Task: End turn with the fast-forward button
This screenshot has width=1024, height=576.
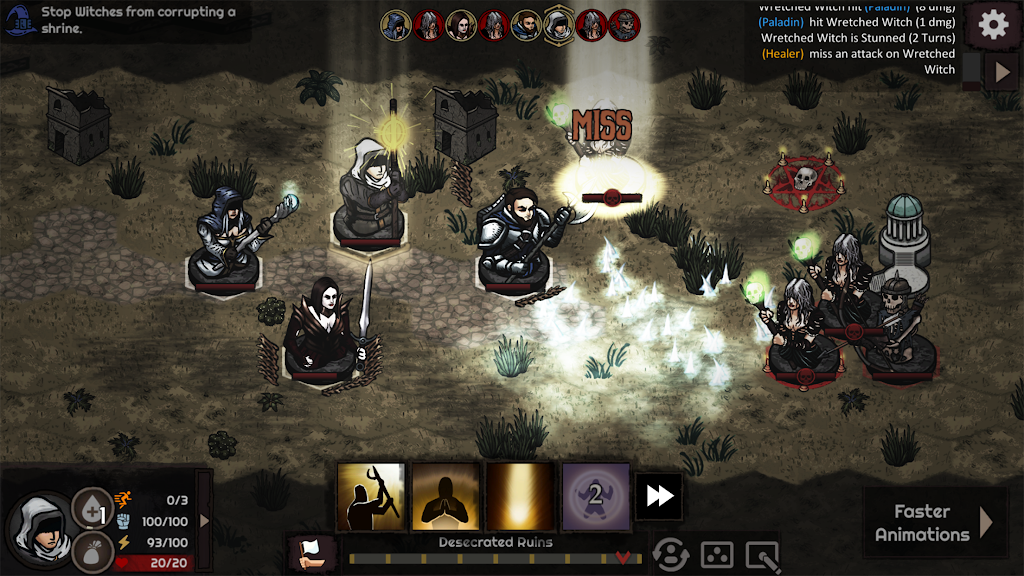Action: point(659,496)
